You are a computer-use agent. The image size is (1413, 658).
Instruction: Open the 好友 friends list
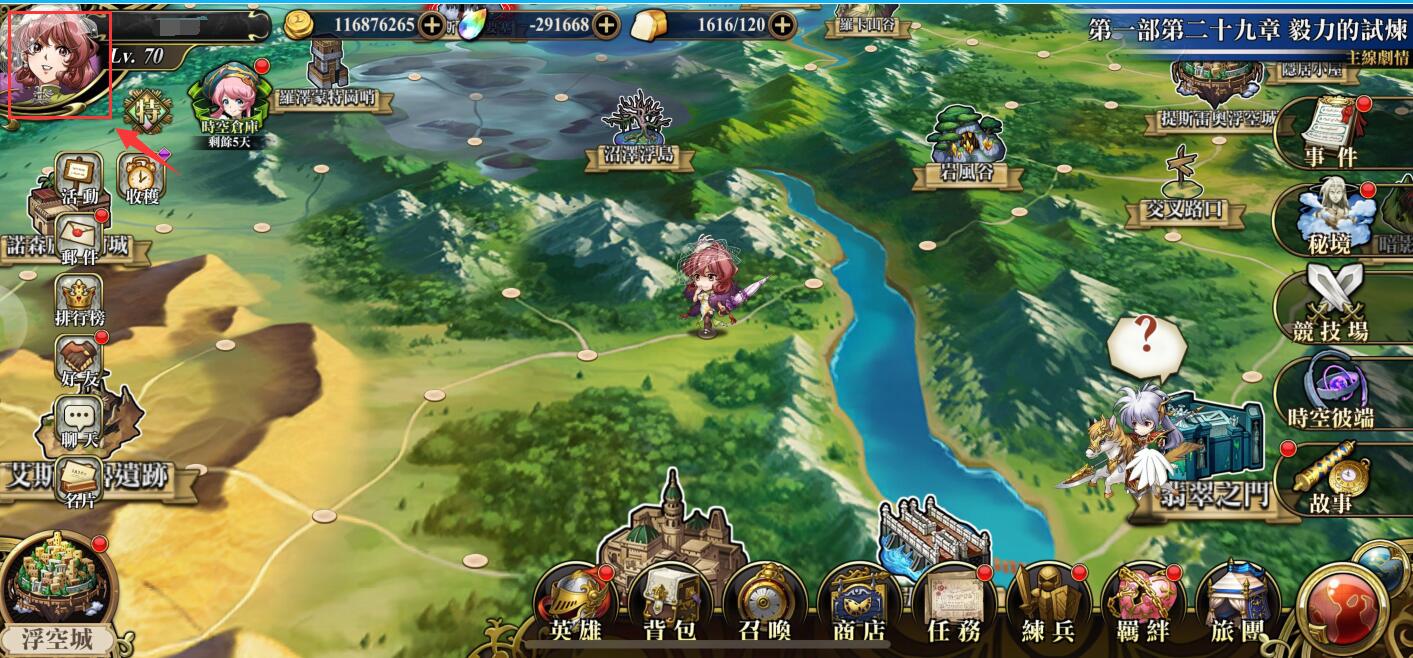(79, 360)
